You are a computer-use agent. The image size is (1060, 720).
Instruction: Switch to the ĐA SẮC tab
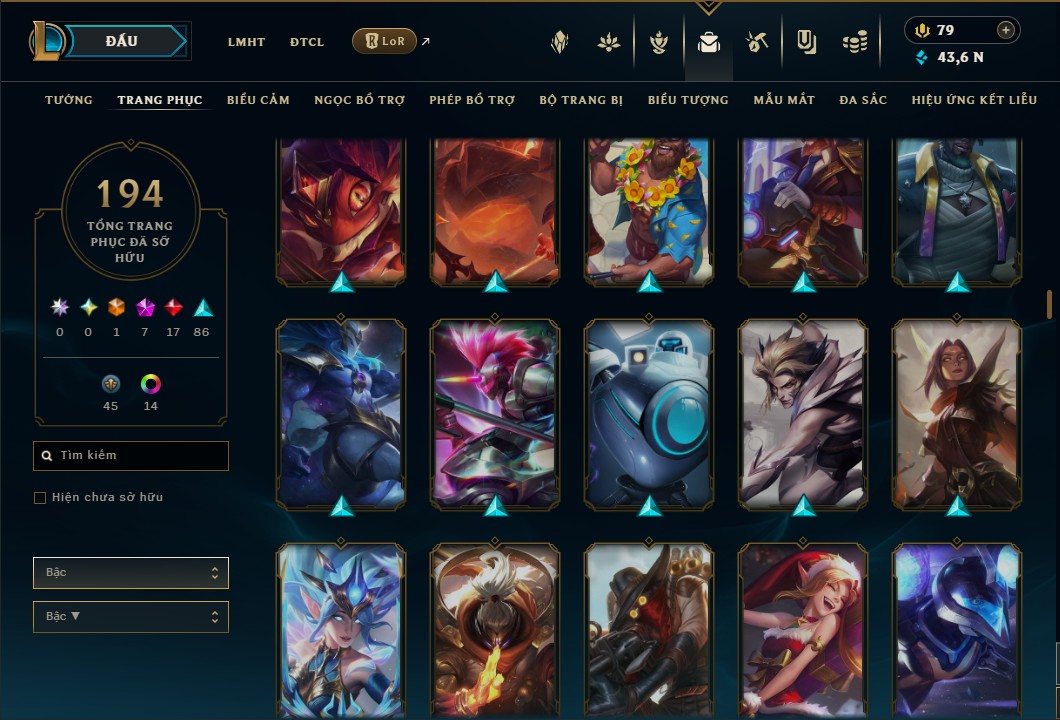coord(863,100)
